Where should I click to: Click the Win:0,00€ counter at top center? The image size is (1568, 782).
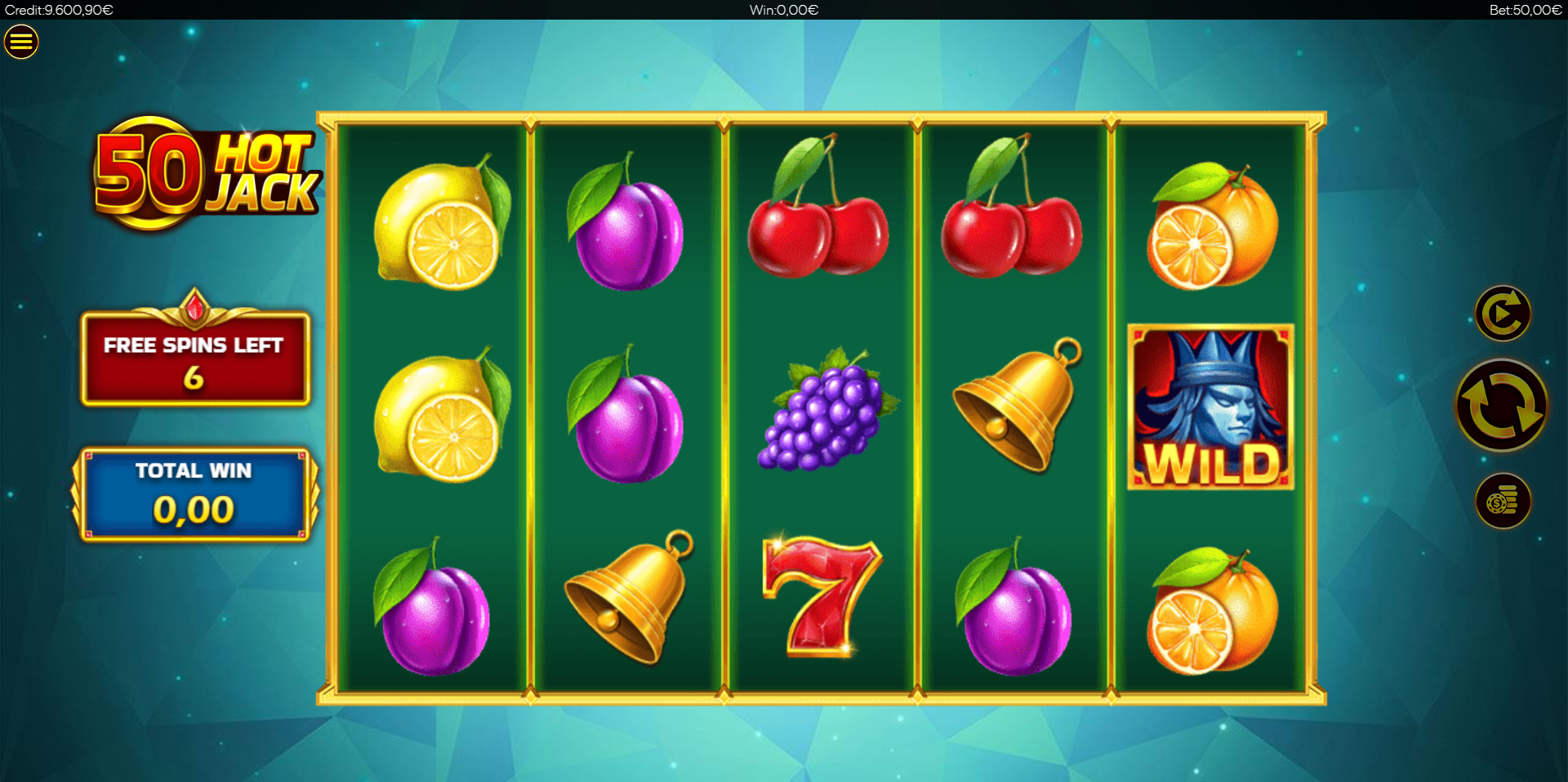point(782,10)
